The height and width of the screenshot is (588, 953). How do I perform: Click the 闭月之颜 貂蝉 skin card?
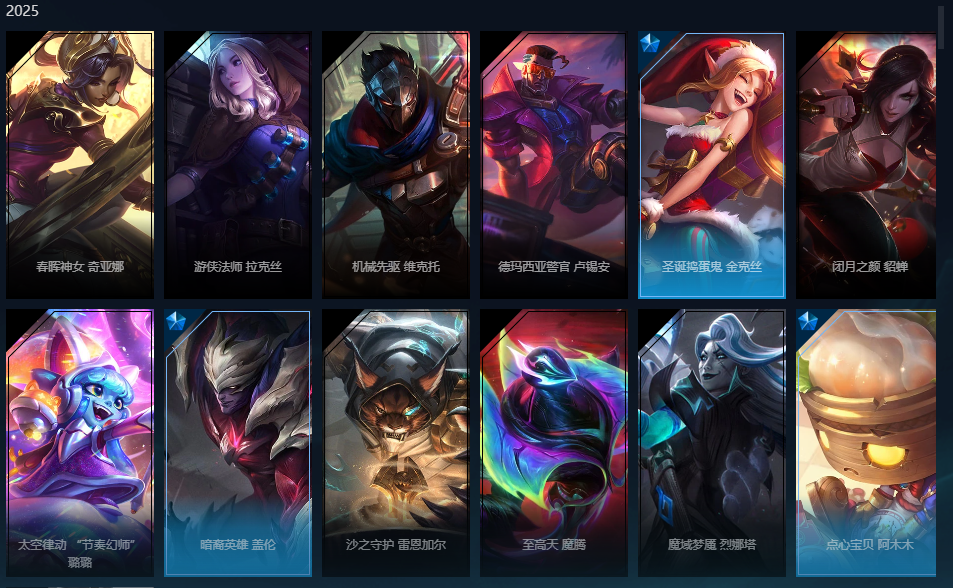click(x=868, y=165)
